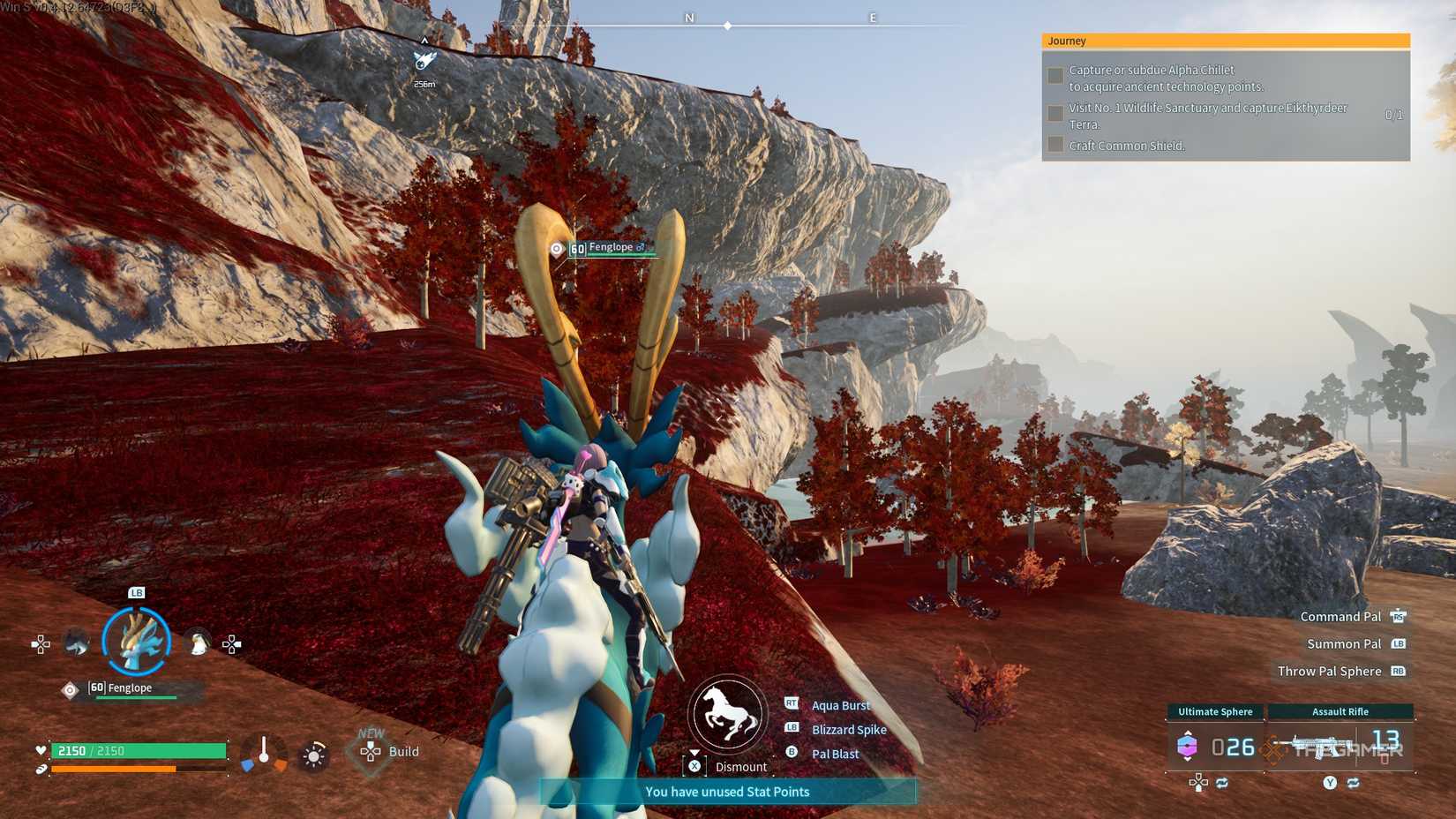Open the unused Stat Points notification
The image size is (1456, 819).
pyautogui.click(x=726, y=792)
